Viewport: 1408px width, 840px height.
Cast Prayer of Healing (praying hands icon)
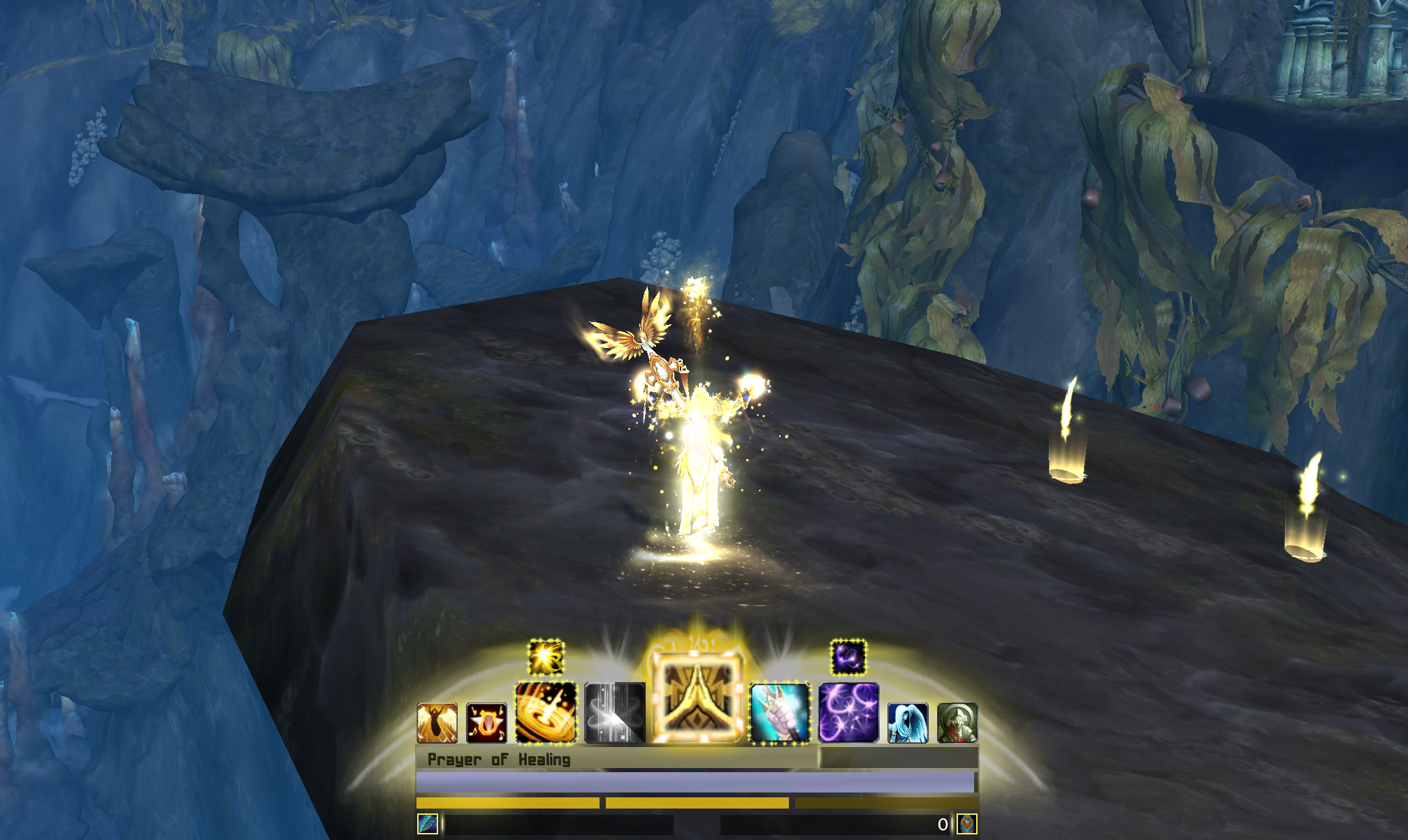pyautogui.click(x=697, y=697)
